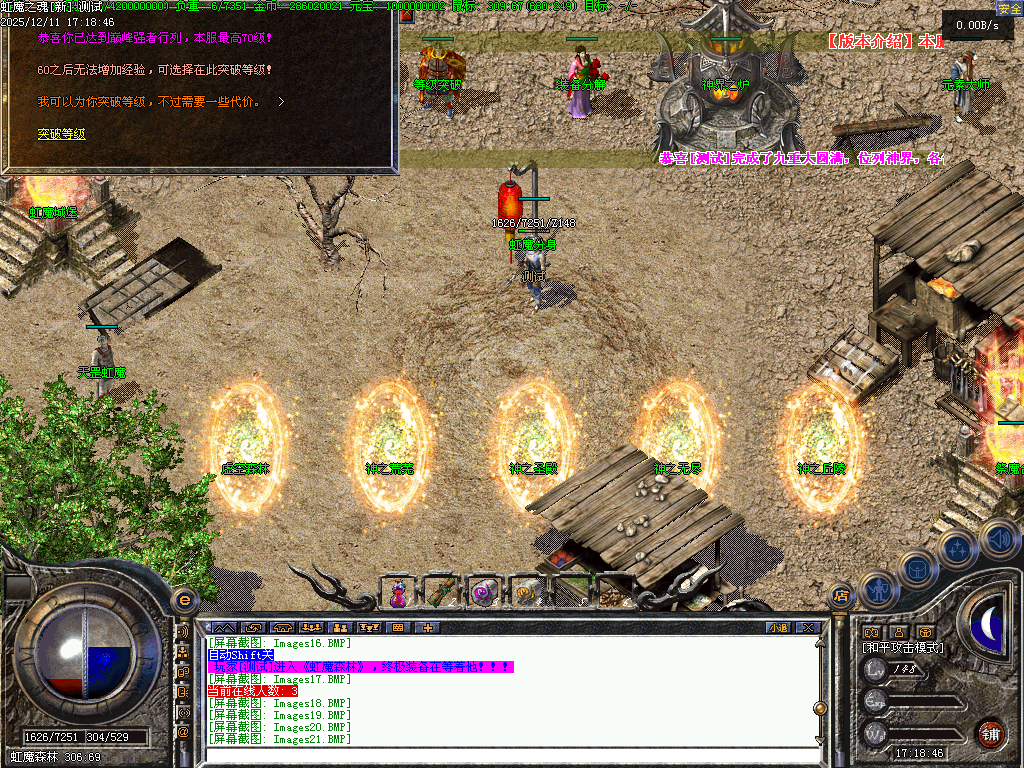This screenshot has height=768, width=1024.
Task: Choose the 突破等级 dialogue option
Action: click(x=61, y=134)
